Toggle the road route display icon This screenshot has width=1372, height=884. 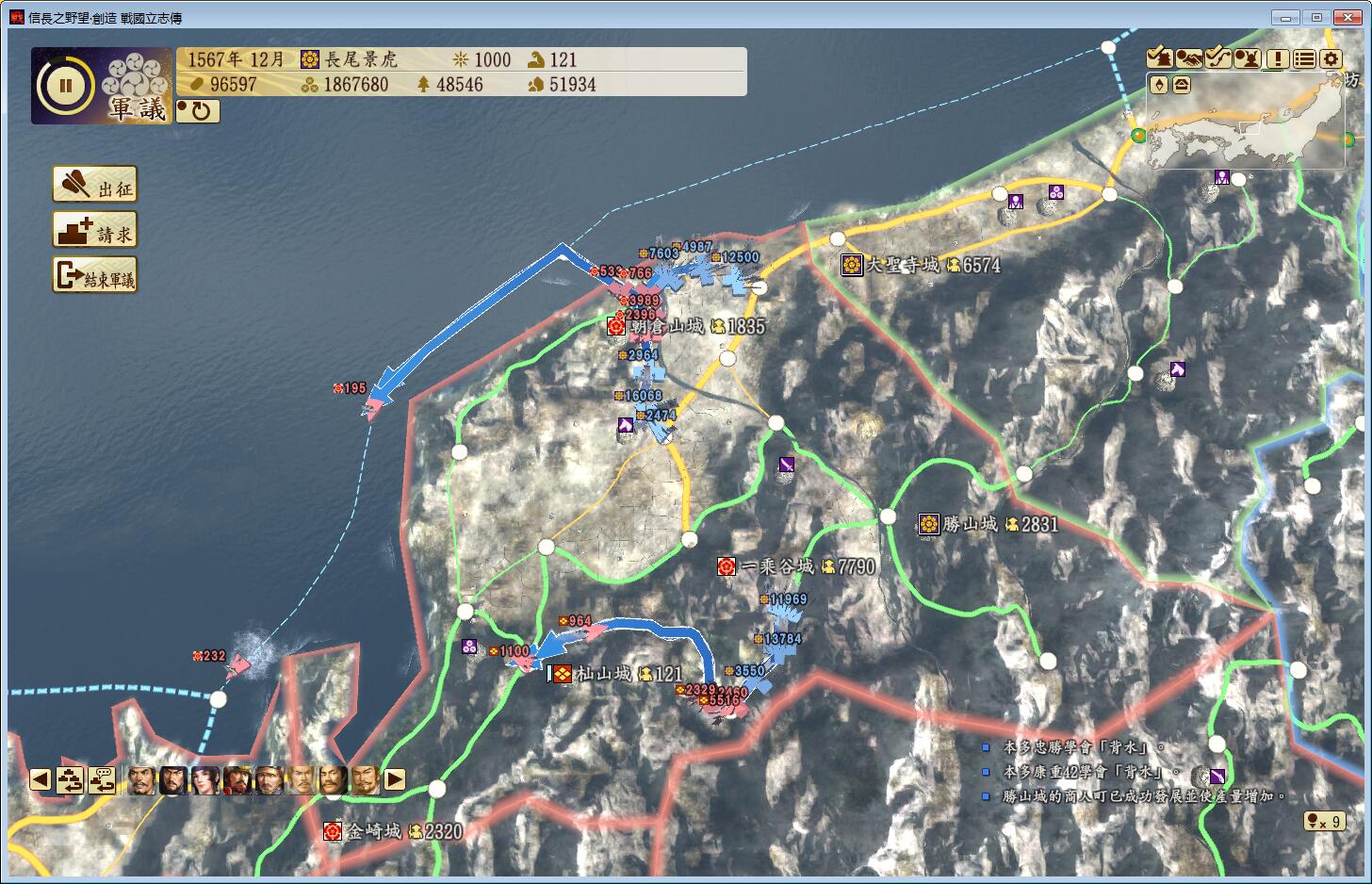pos(1217,58)
